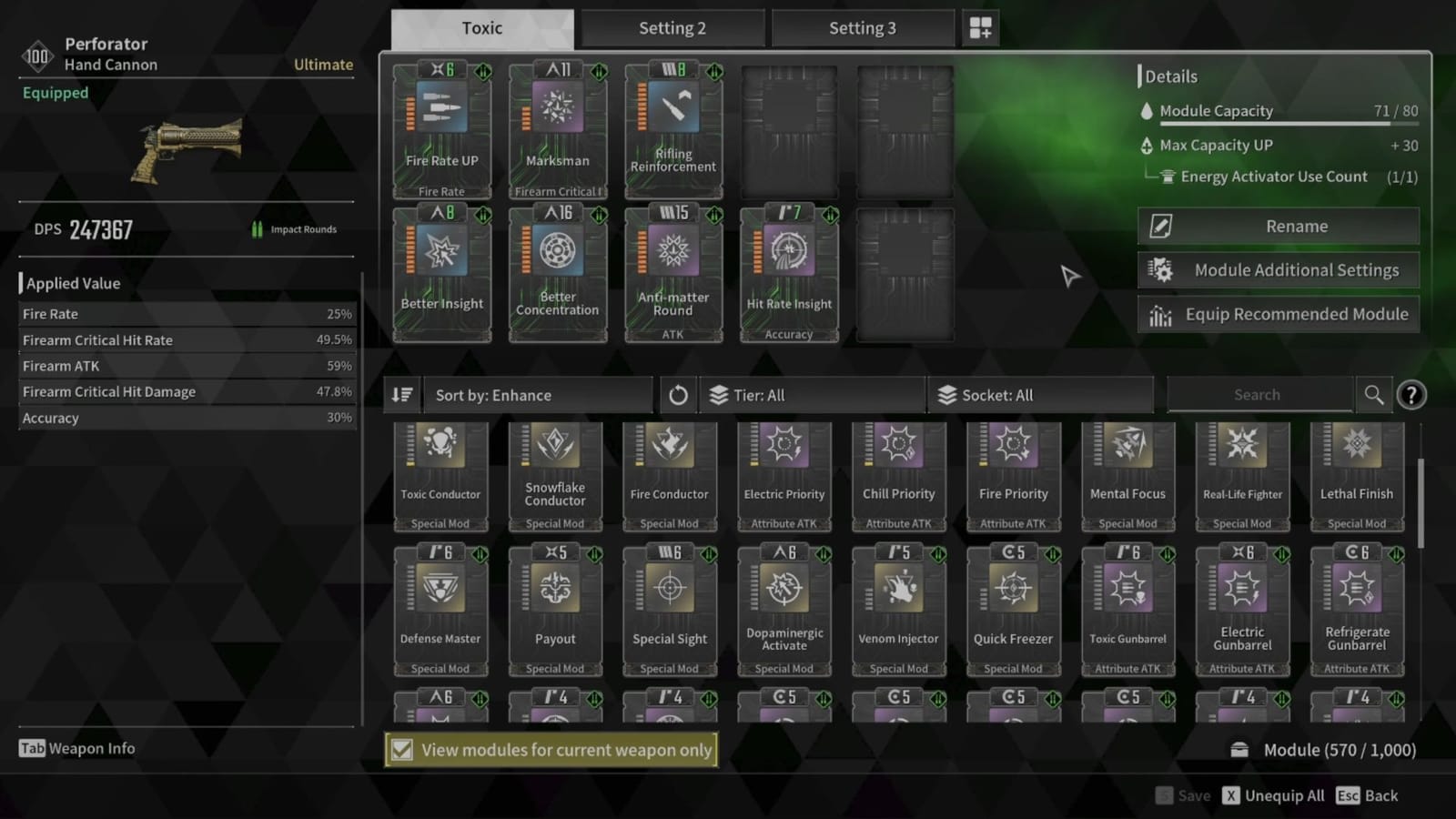This screenshot has height=819, width=1456.
Task: Select the Toxic Conductor special mod
Action: pos(440,473)
